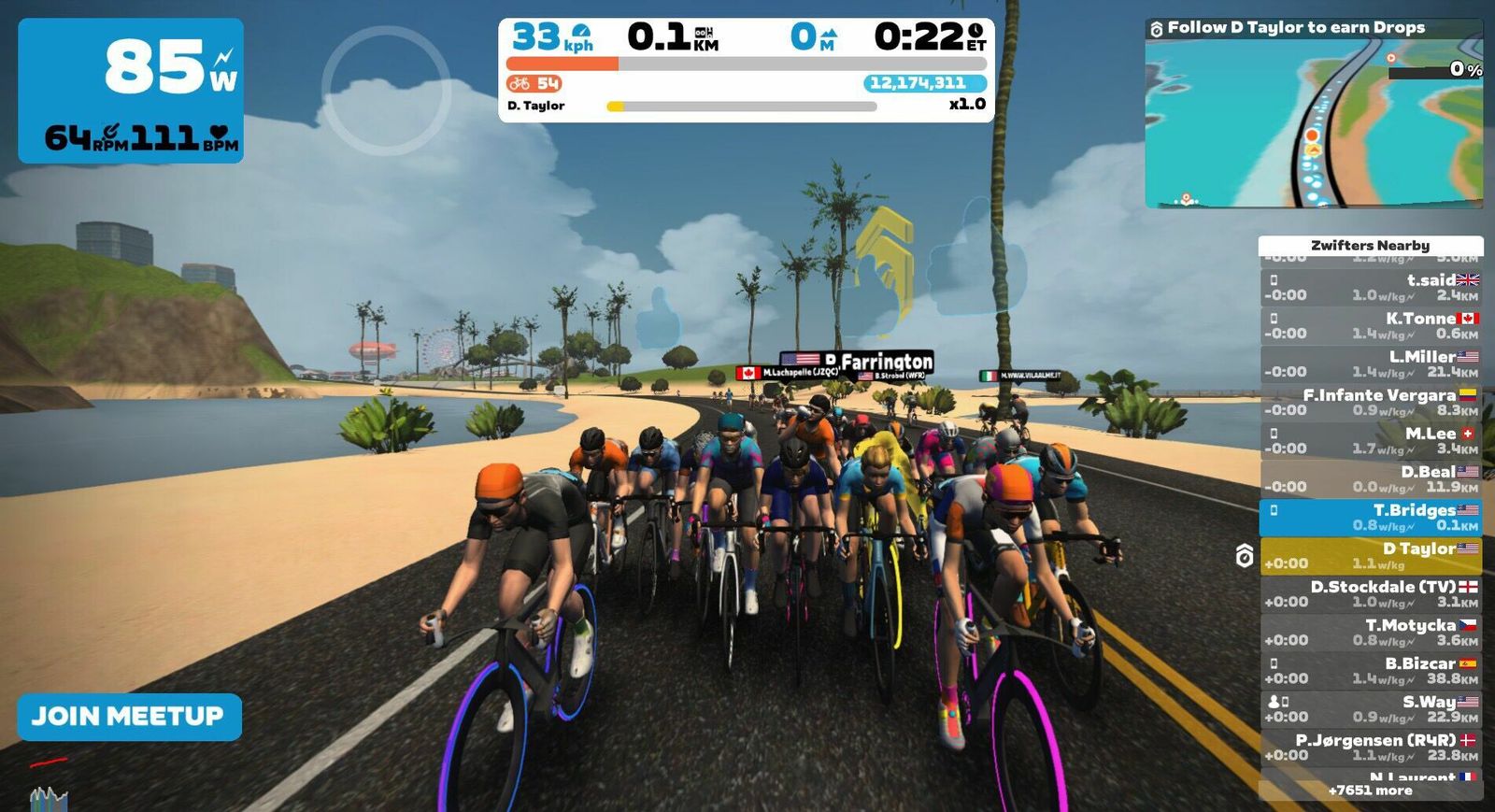
Task: Click the power-up ring slot
Action: tap(385, 90)
